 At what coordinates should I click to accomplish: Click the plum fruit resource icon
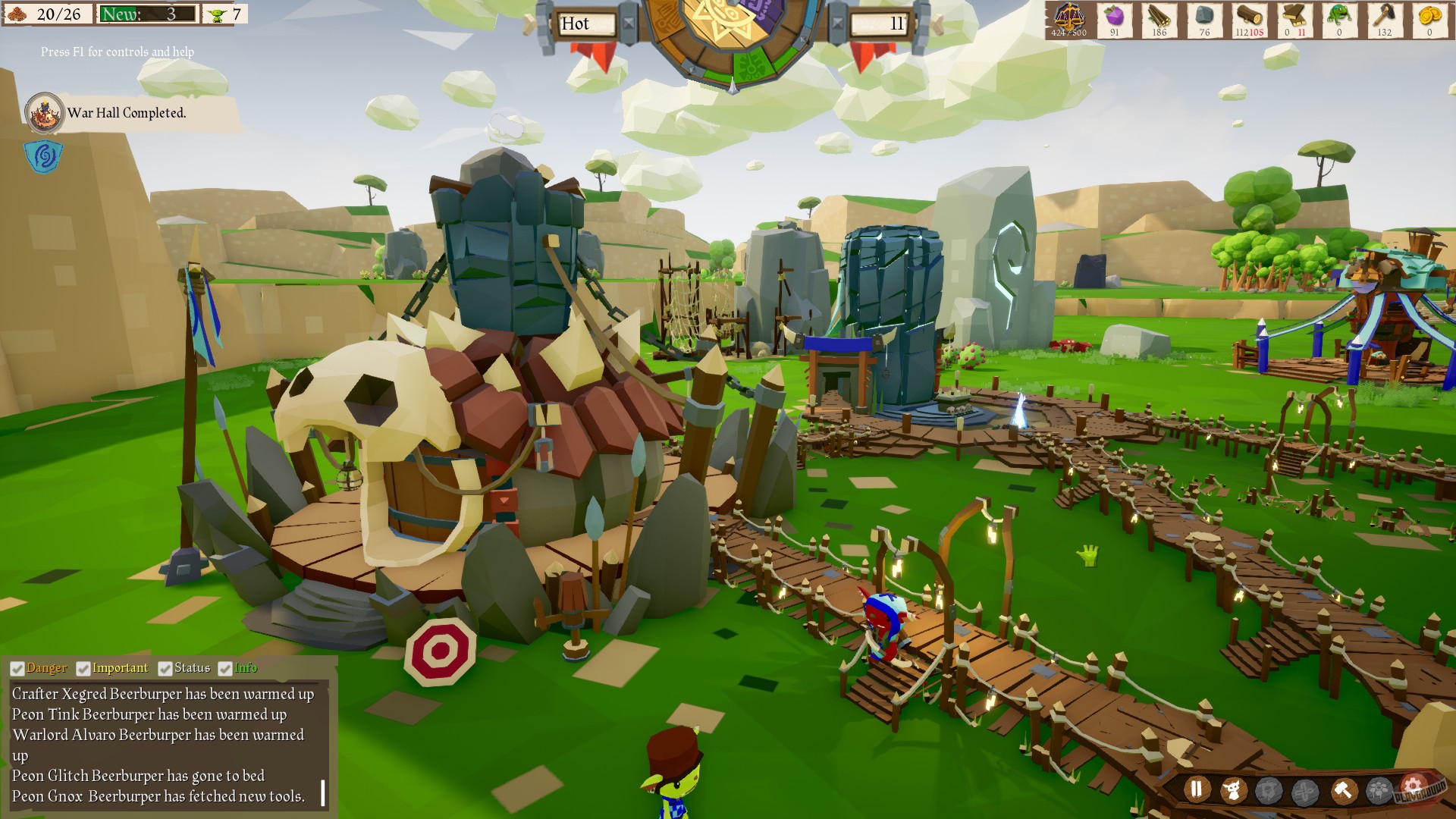coord(1113,17)
